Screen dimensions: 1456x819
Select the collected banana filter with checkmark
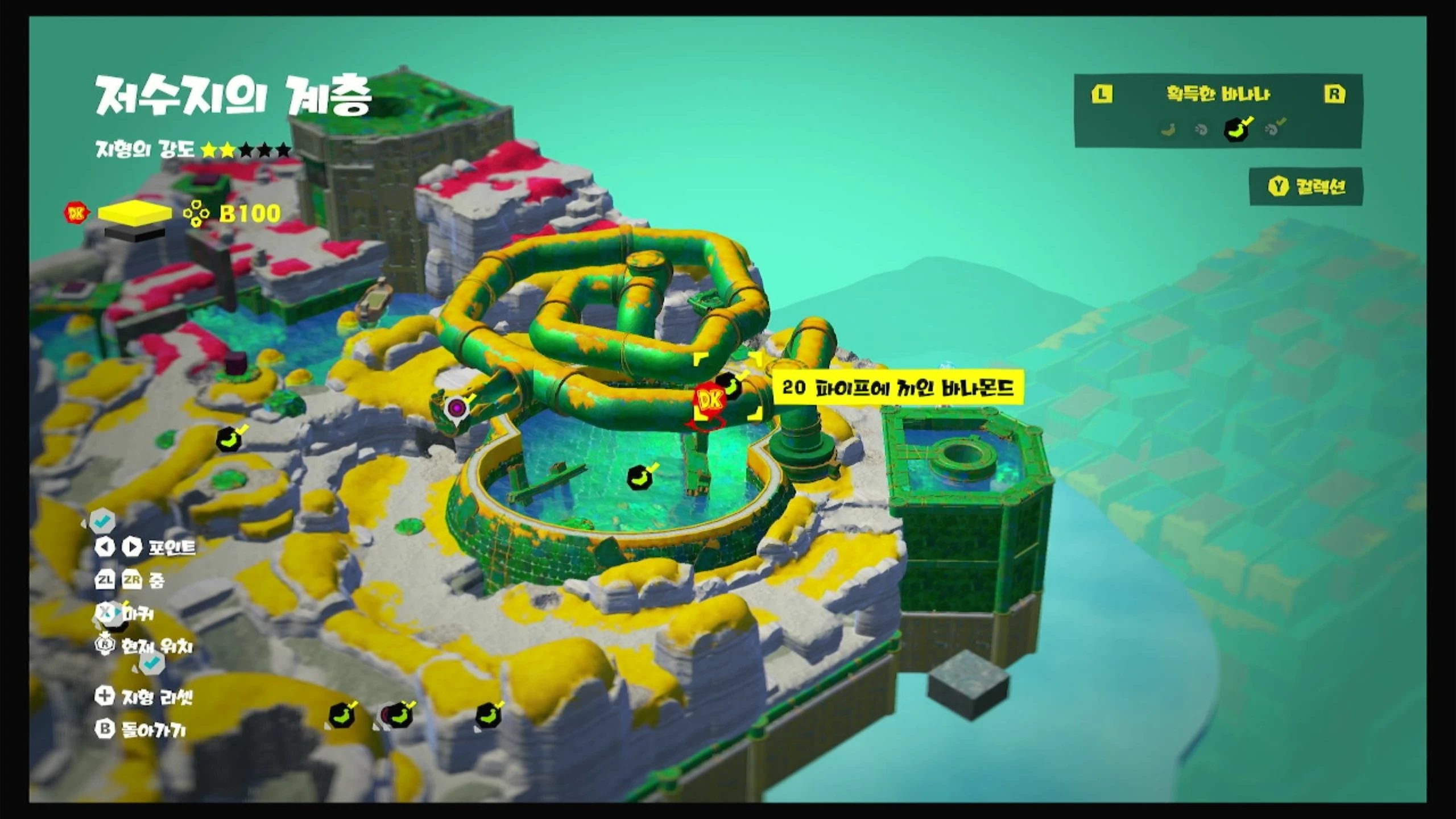tap(1236, 129)
